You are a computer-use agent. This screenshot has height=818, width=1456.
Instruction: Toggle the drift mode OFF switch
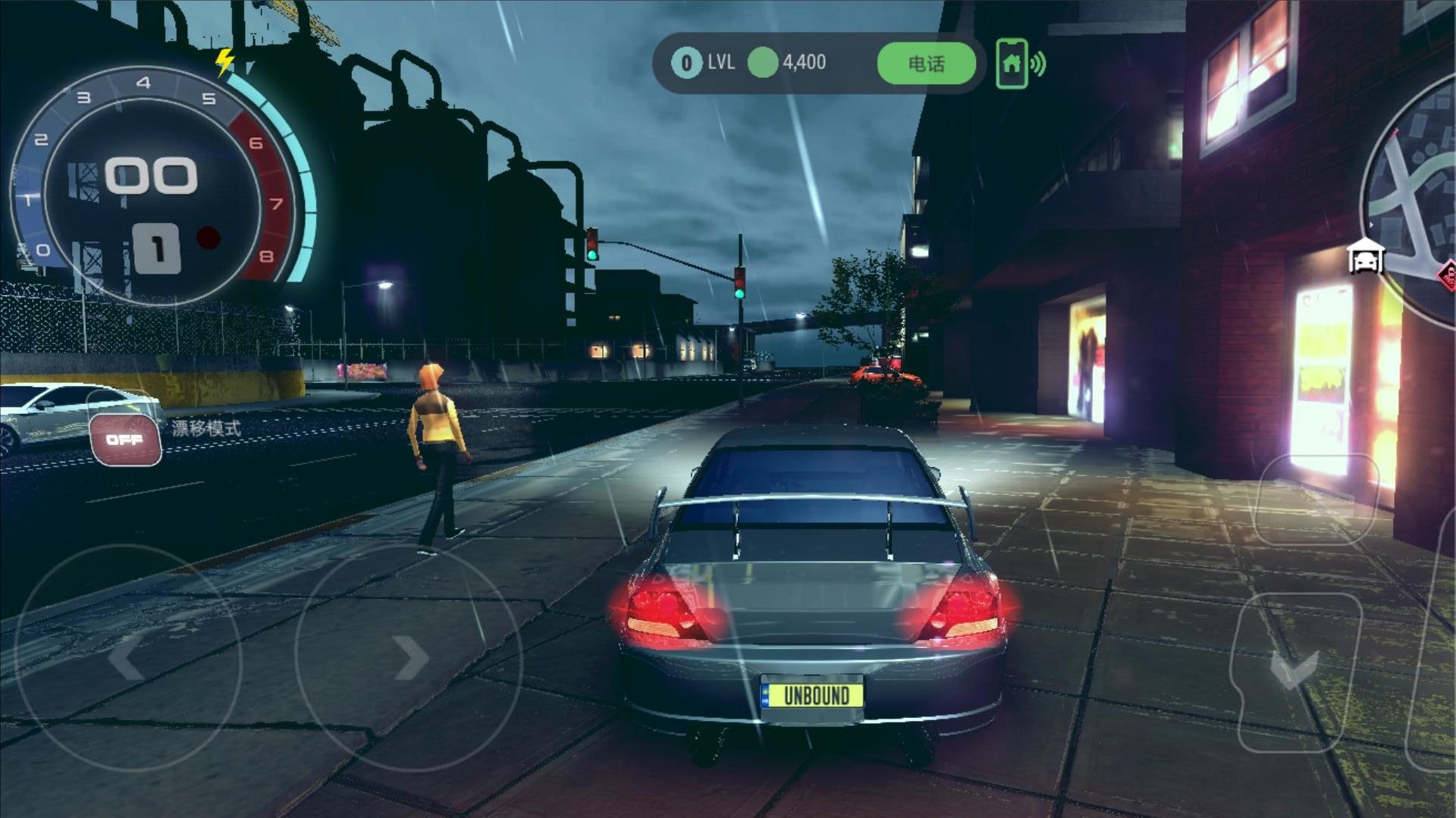click(x=125, y=439)
